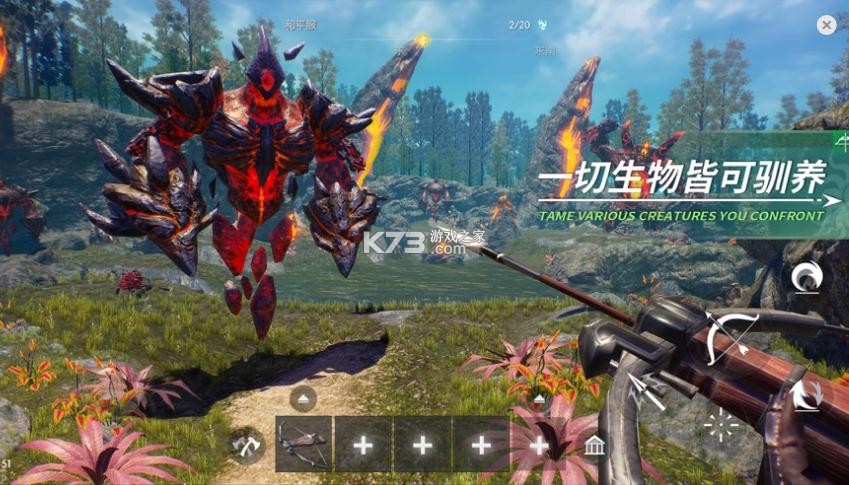Expand the arrow above the crossbow slot
Screen dimensions: 849x485
[x=303, y=398]
